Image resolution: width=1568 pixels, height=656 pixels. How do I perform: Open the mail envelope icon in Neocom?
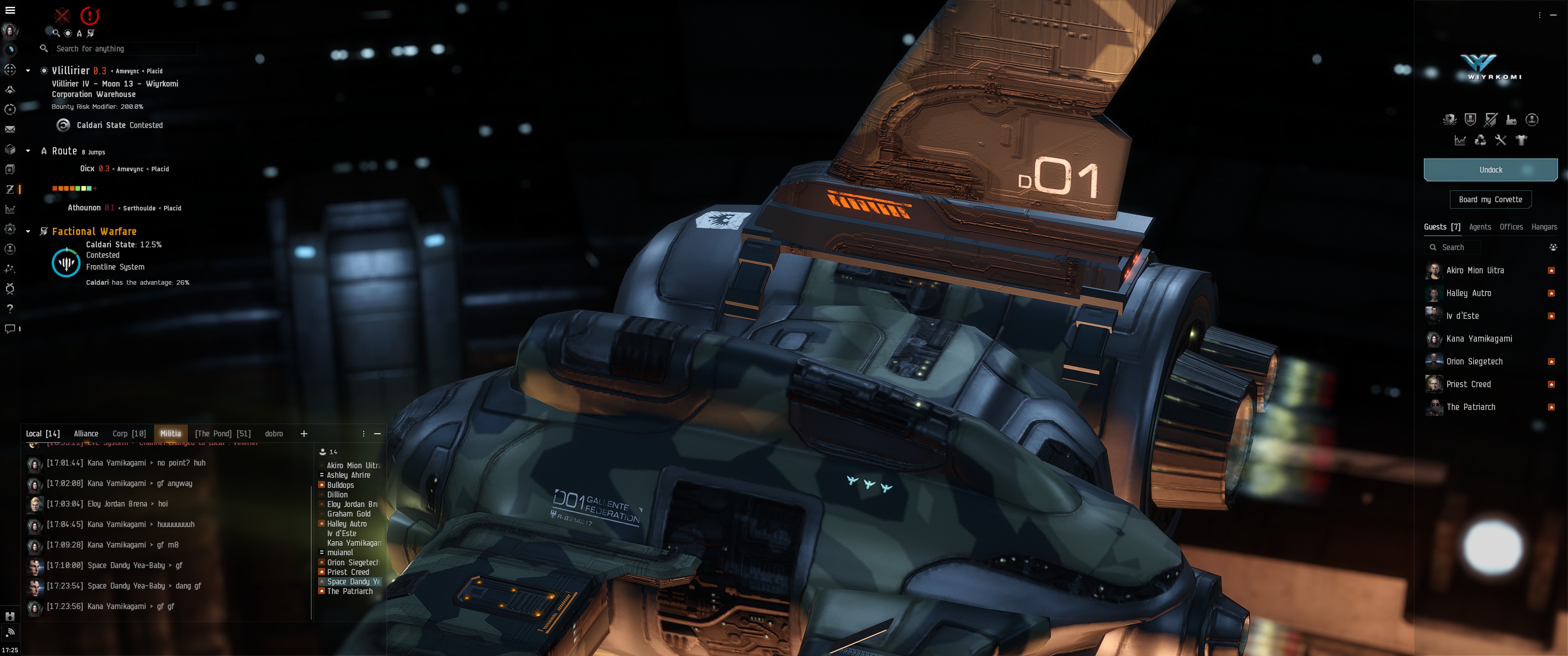coord(10,130)
